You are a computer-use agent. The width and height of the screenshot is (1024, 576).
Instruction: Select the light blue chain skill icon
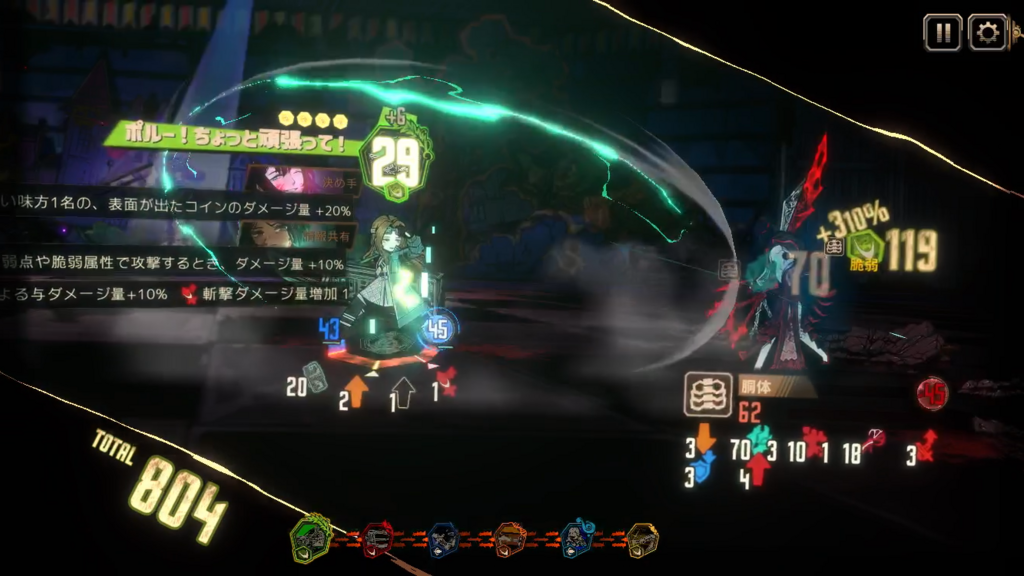point(578,540)
